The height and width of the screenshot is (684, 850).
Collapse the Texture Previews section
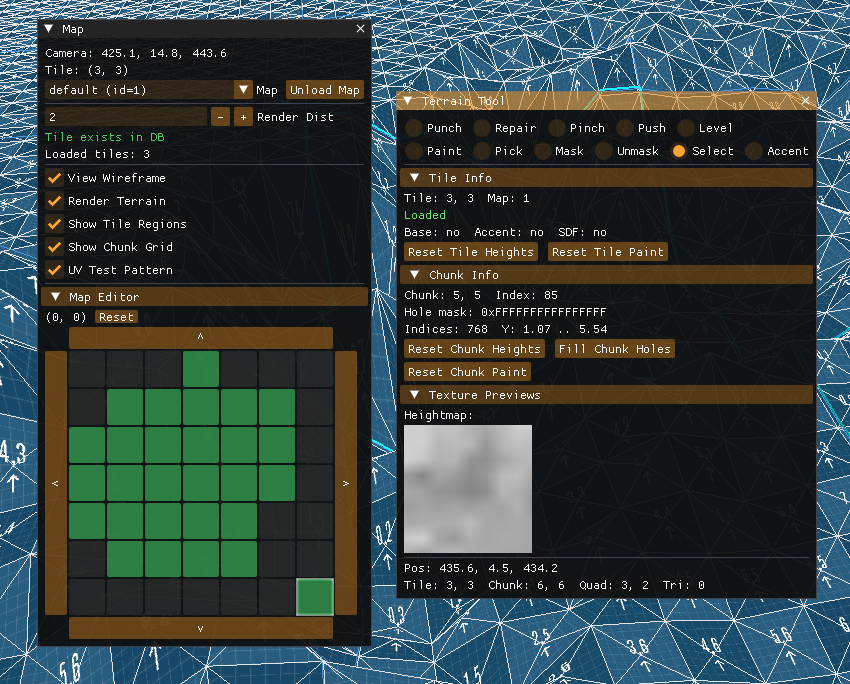pos(415,395)
